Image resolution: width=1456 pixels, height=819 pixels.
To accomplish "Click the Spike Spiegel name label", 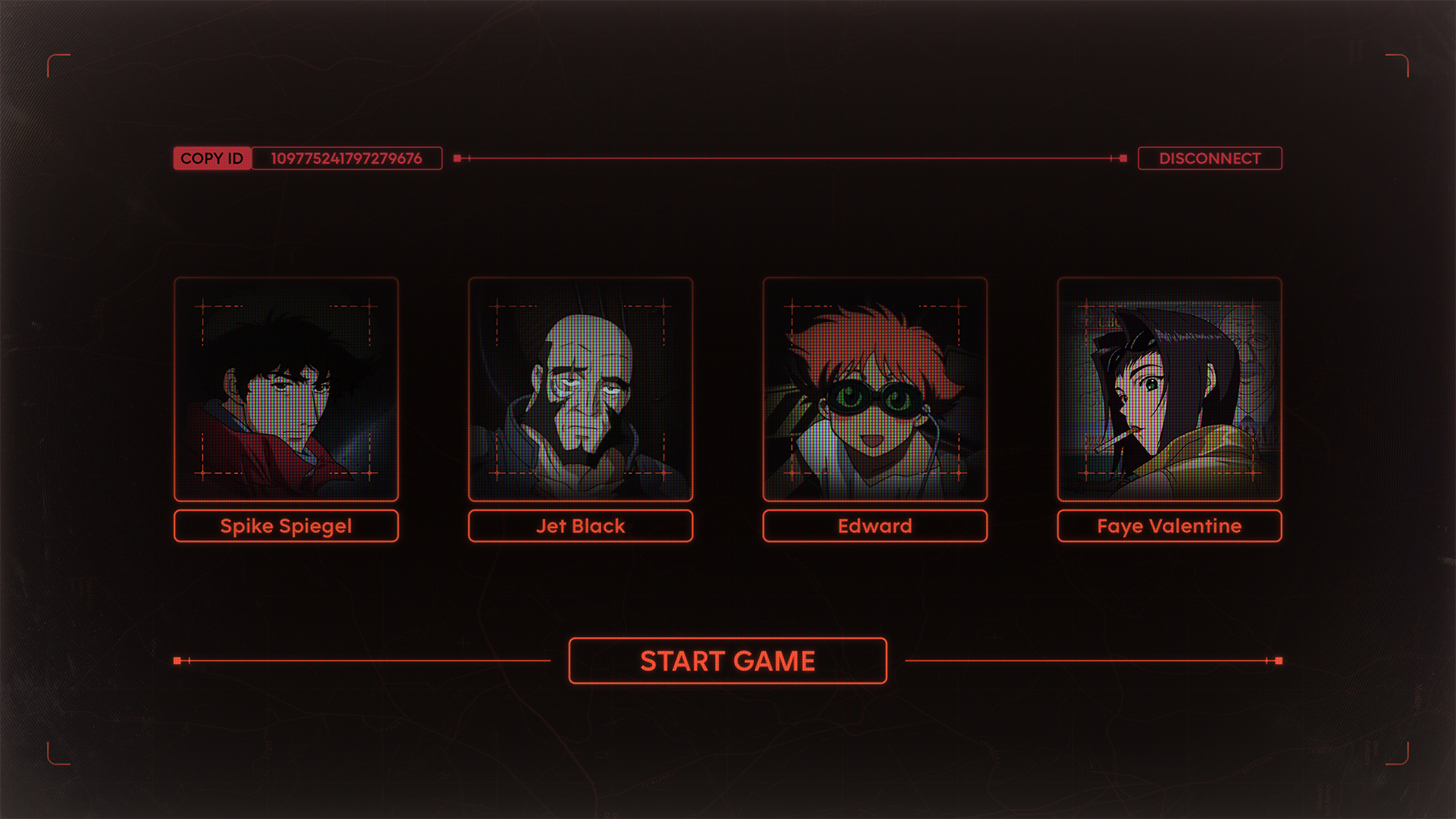I will tap(286, 526).
